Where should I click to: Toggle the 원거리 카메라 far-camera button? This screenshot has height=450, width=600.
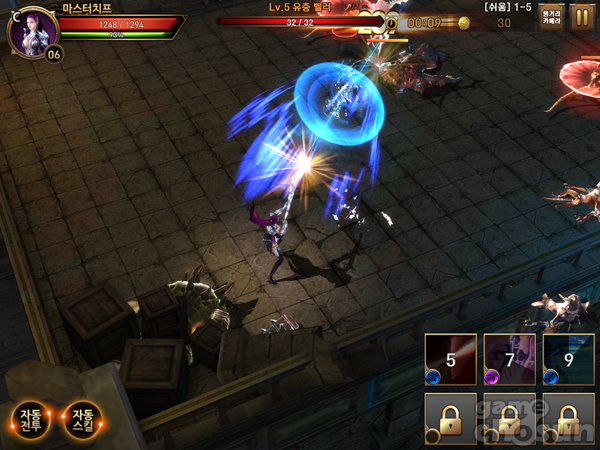pos(551,19)
